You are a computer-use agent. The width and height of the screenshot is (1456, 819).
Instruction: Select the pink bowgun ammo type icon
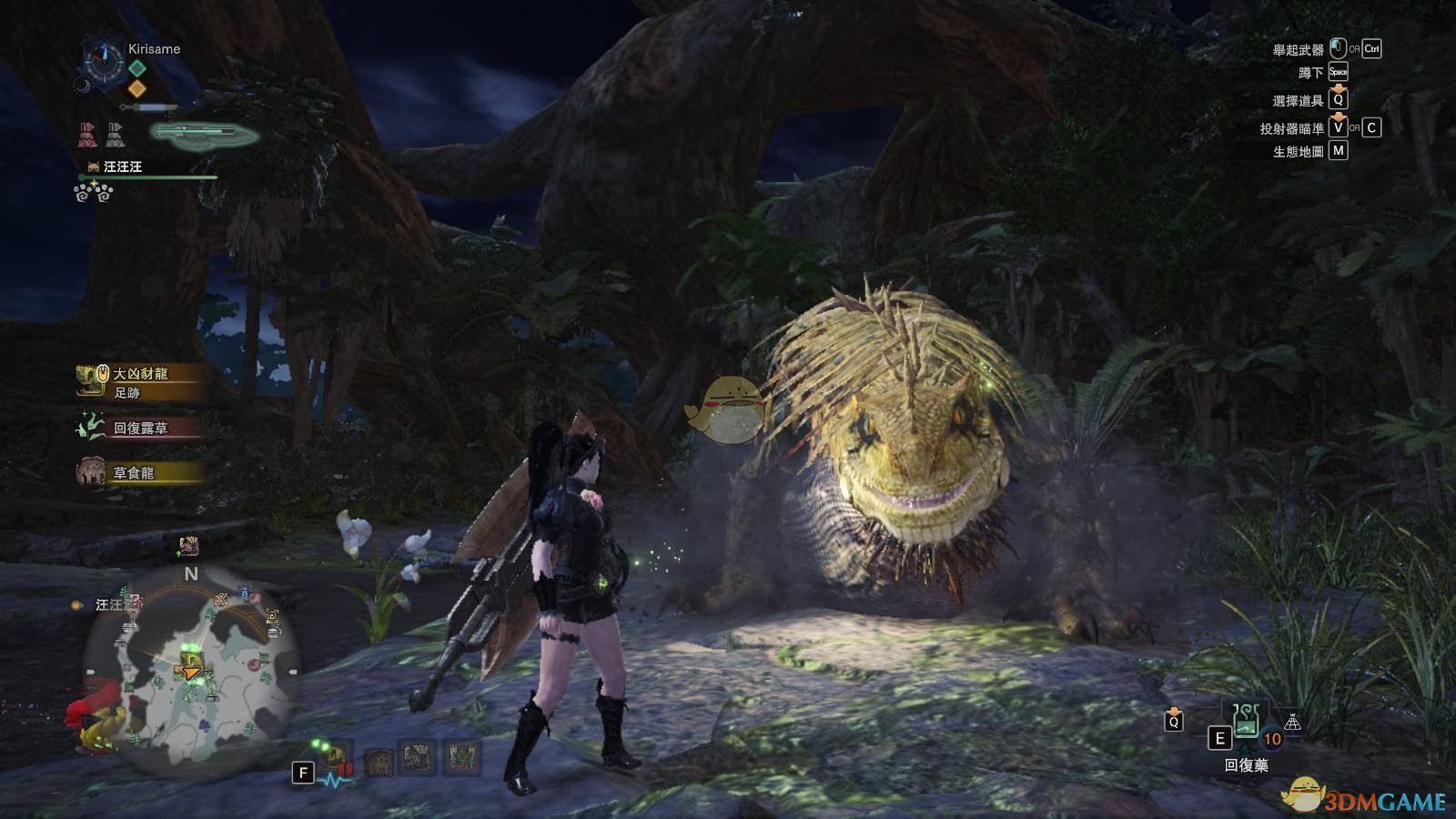(x=86, y=135)
